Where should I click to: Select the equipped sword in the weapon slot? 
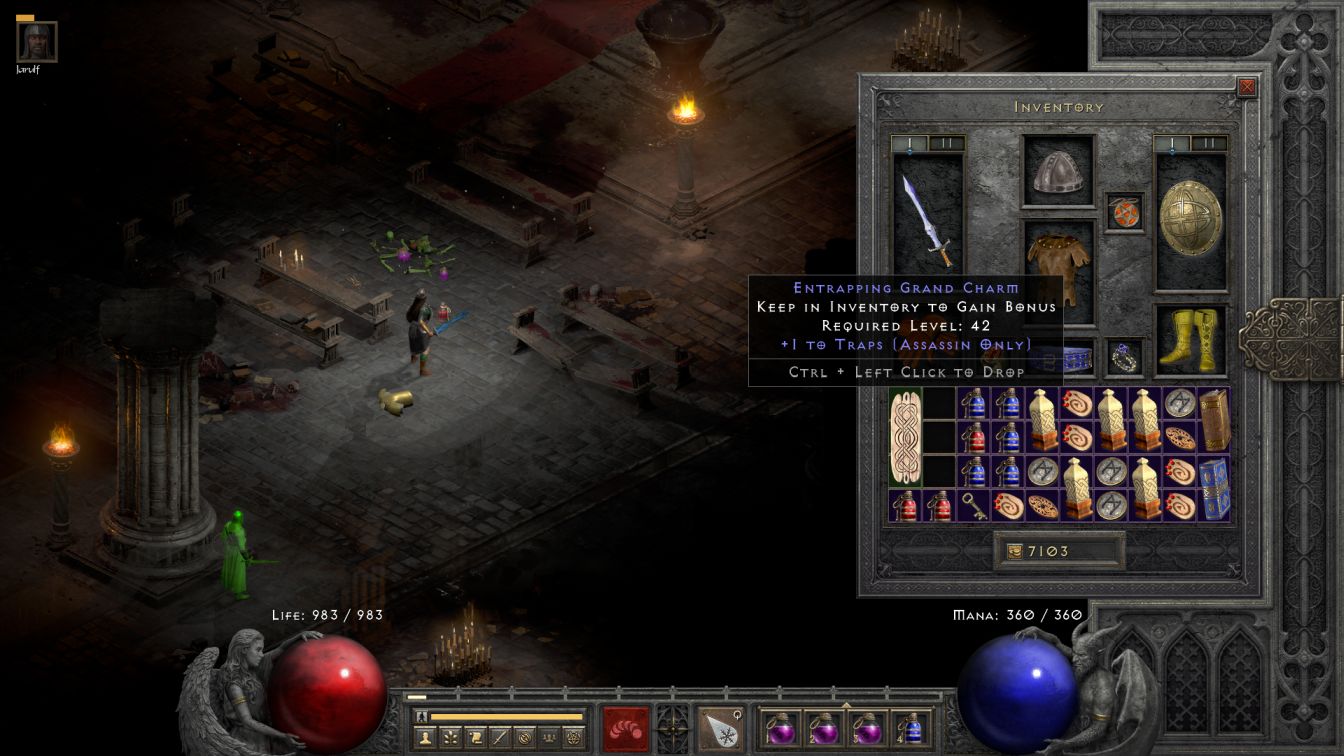pos(928,220)
